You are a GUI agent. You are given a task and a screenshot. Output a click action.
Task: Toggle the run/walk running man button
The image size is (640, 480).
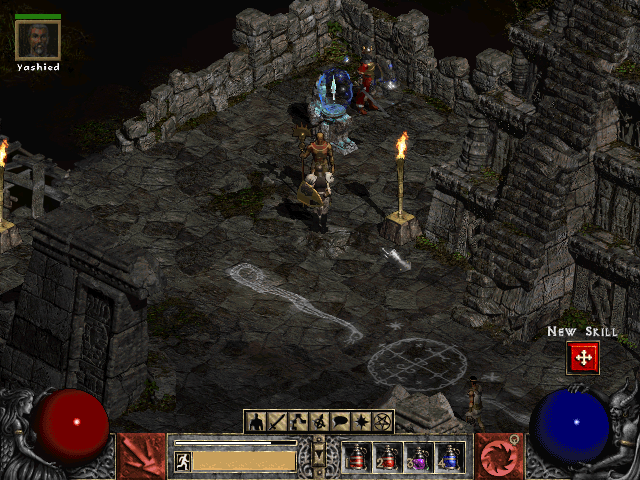[x=183, y=461]
